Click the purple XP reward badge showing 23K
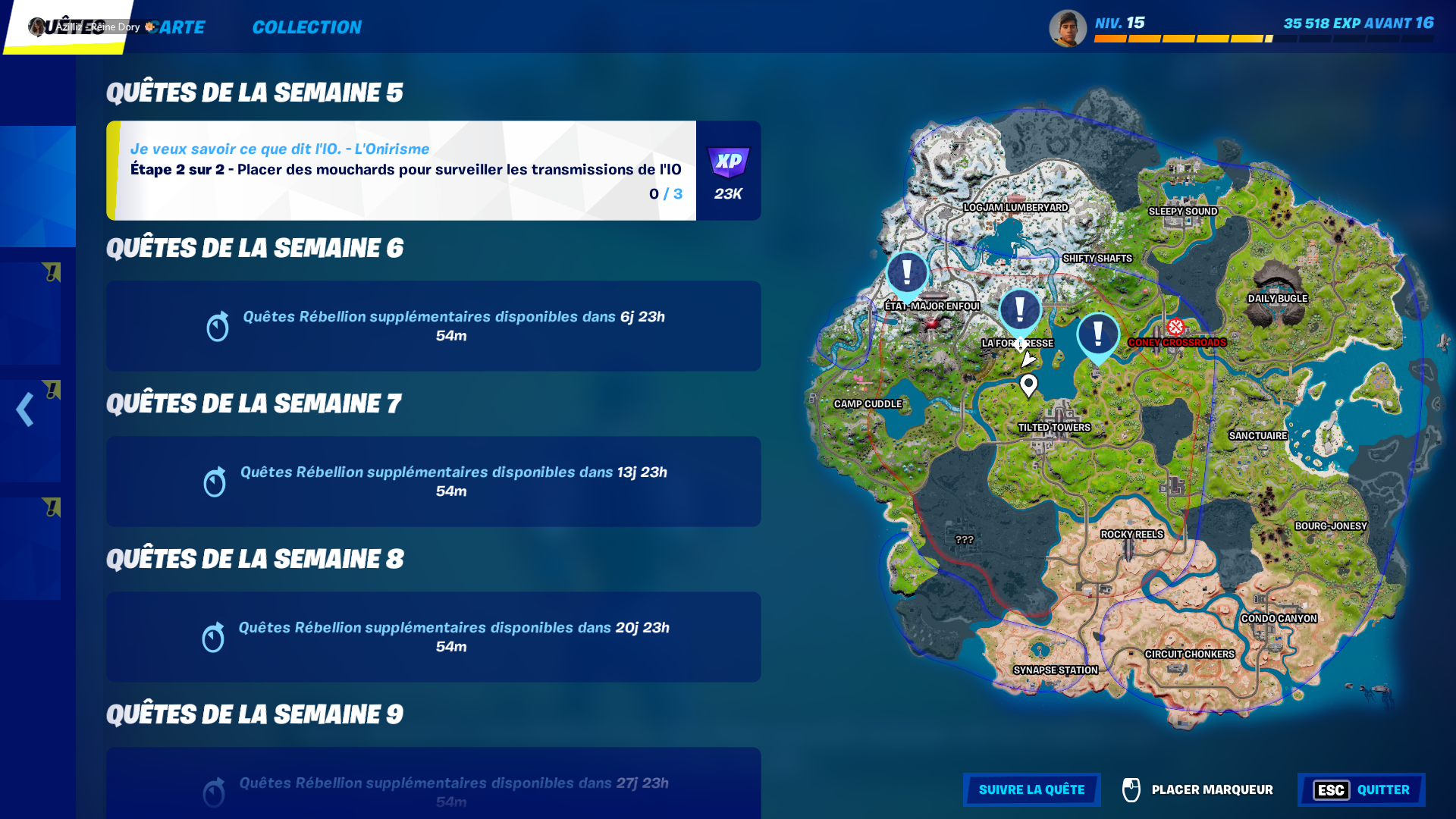1456x819 pixels. pos(728,161)
